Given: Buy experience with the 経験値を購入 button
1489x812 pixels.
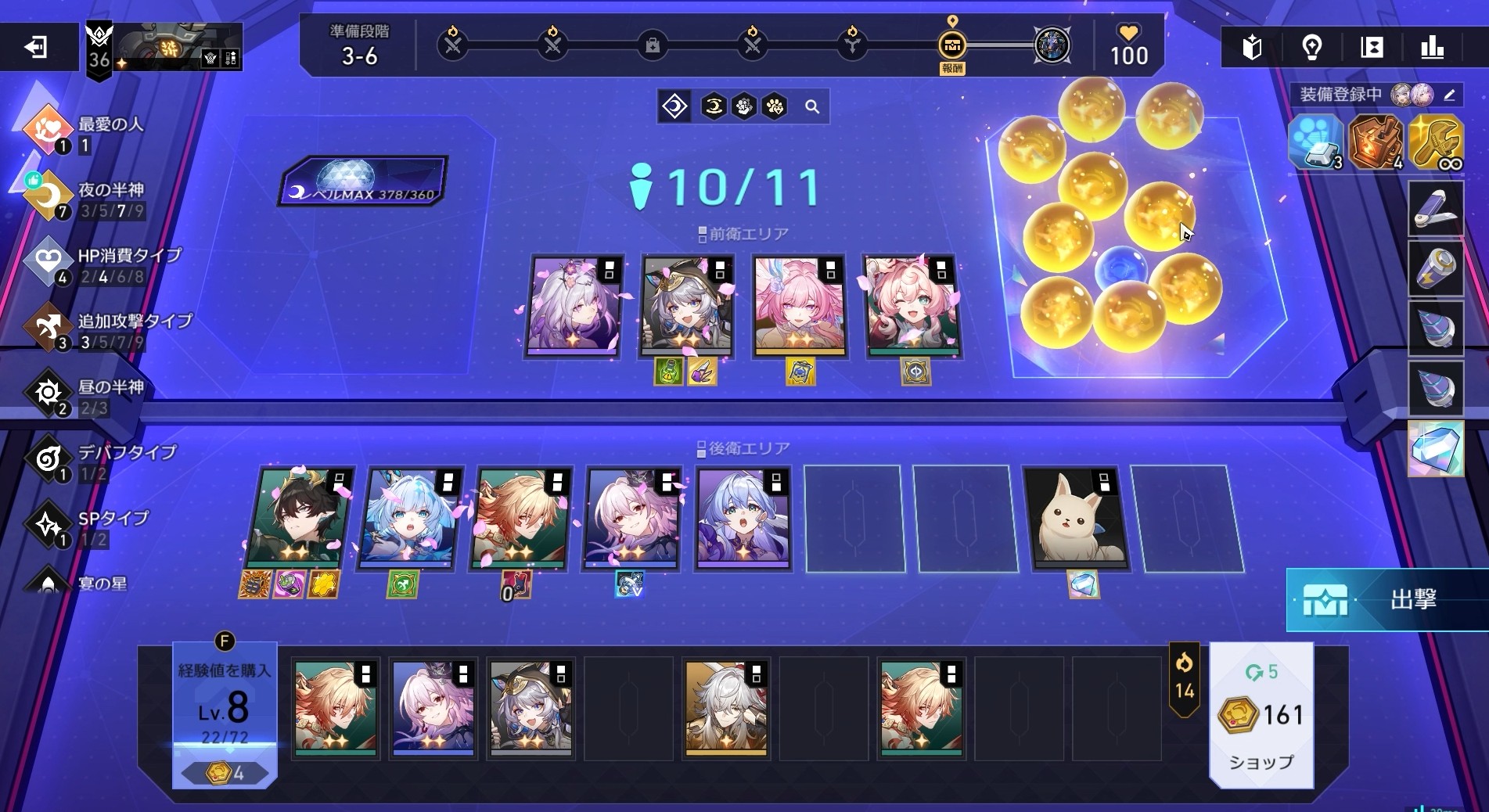Looking at the screenshot, I should 225,713.
